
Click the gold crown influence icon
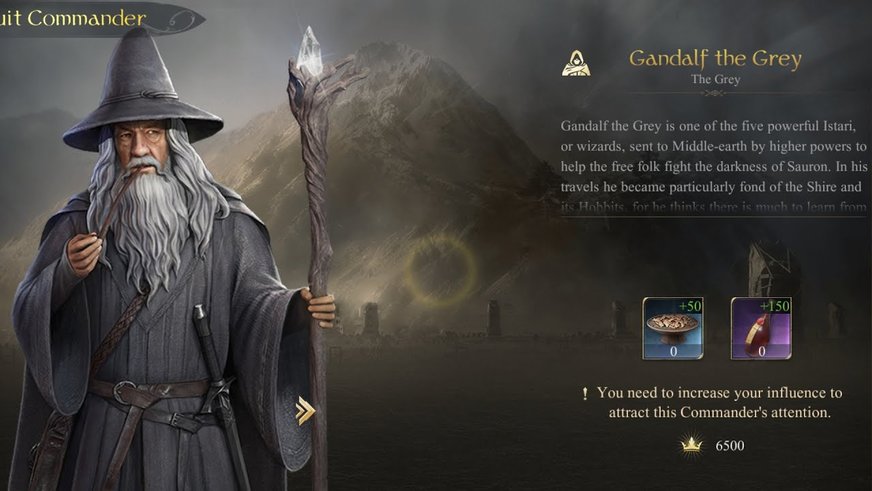point(691,446)
